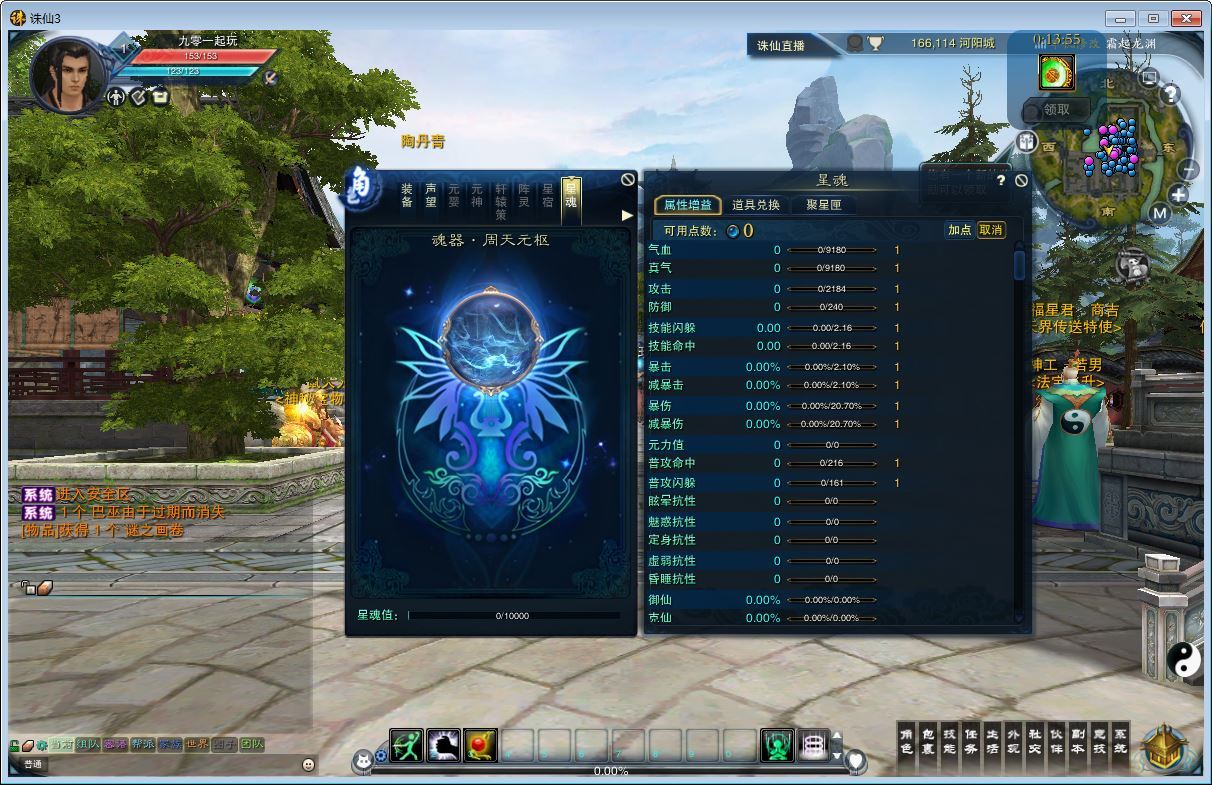Switch to the 装备 equipment tab
This screenshot has height=785, width=1212.
407,195
